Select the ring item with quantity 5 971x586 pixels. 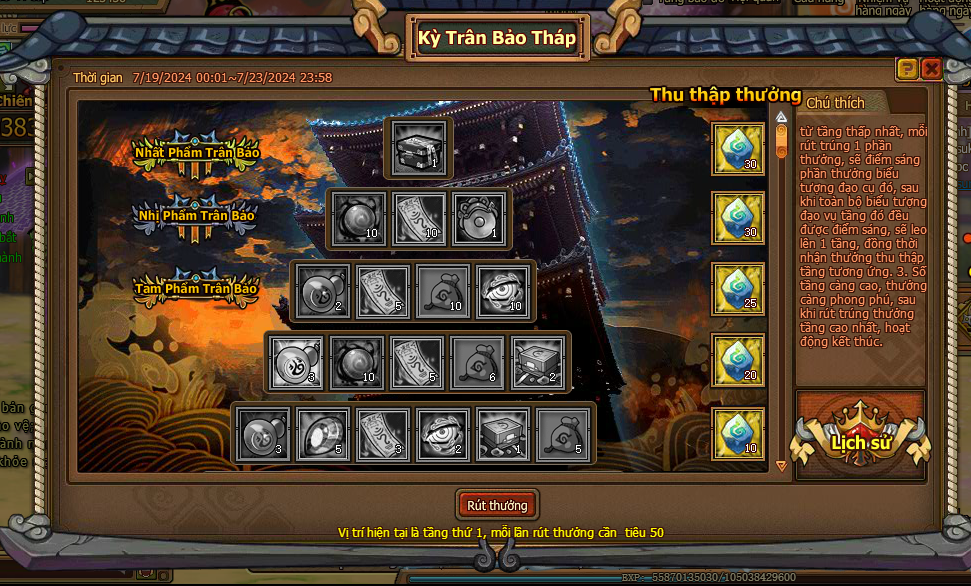click(x=323, y=435)
